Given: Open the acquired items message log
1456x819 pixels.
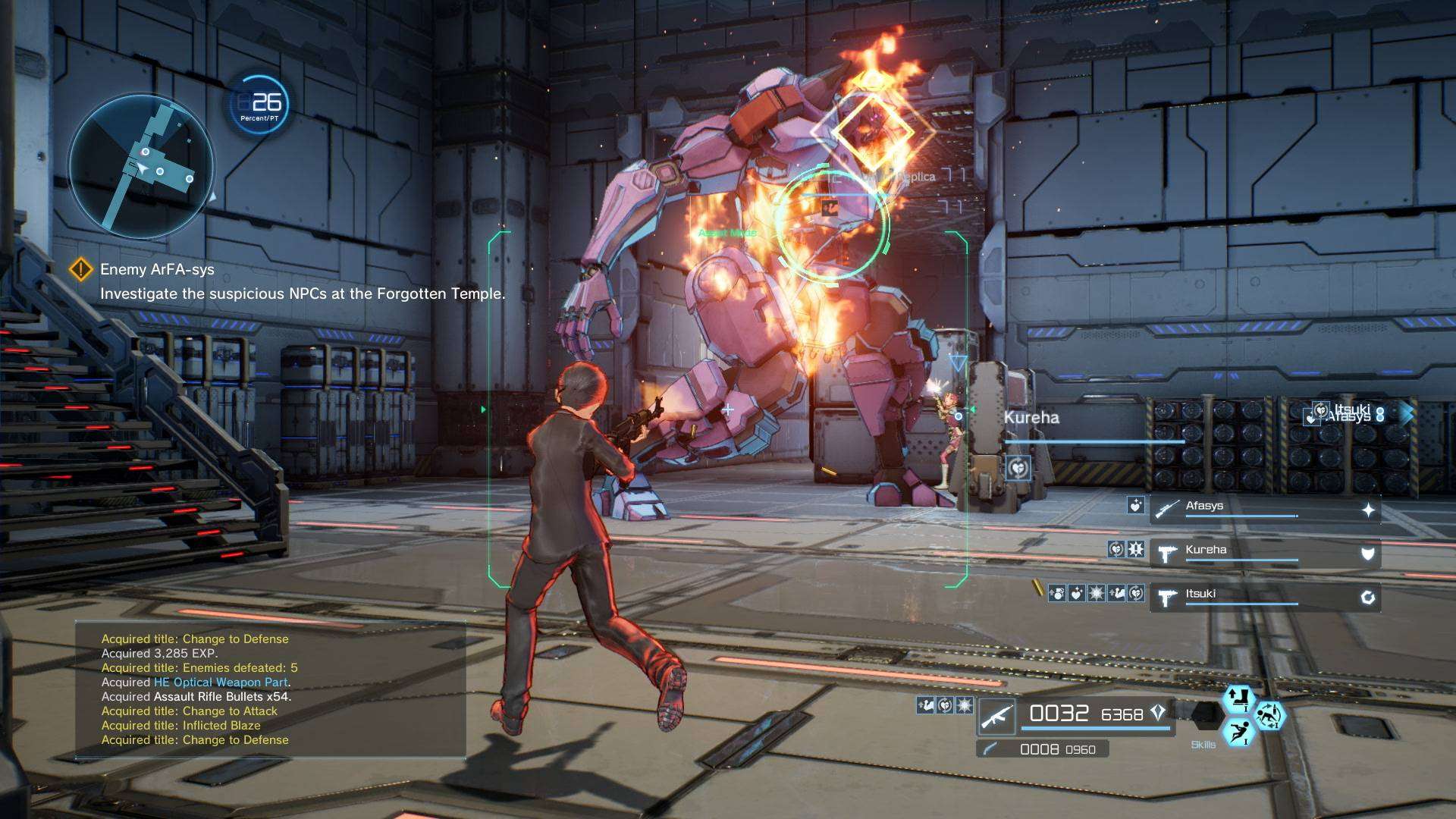Looking at the screenshot, I should tap(270, 689).
